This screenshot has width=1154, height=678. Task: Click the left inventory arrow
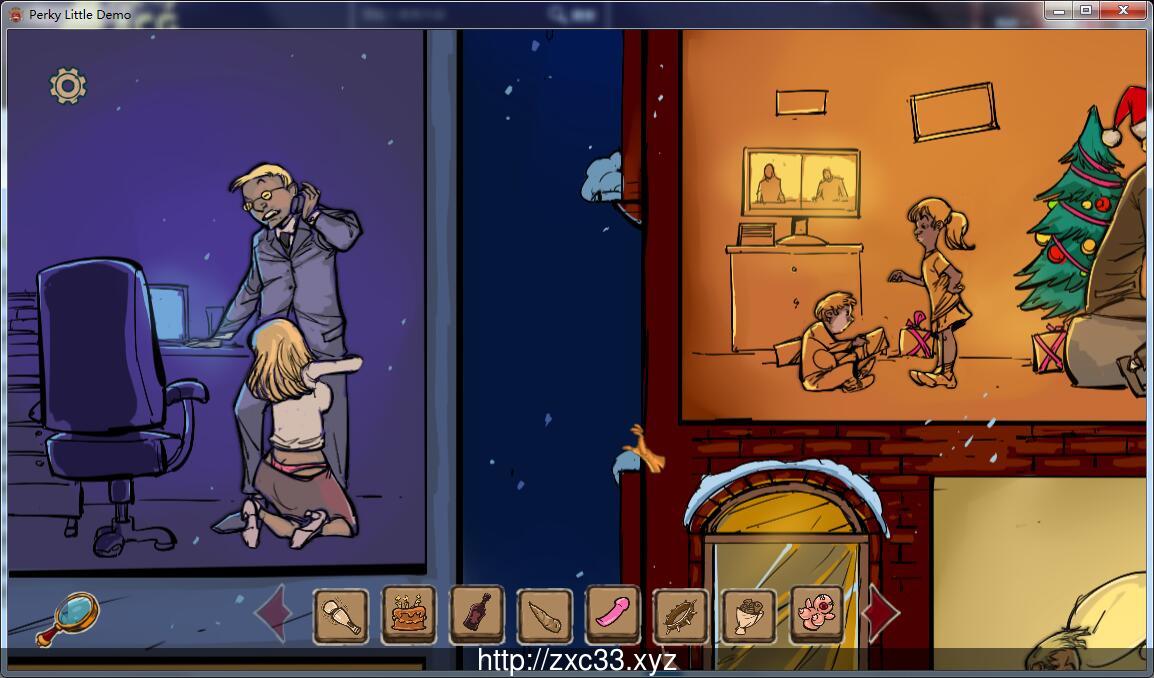pos(271,613)
